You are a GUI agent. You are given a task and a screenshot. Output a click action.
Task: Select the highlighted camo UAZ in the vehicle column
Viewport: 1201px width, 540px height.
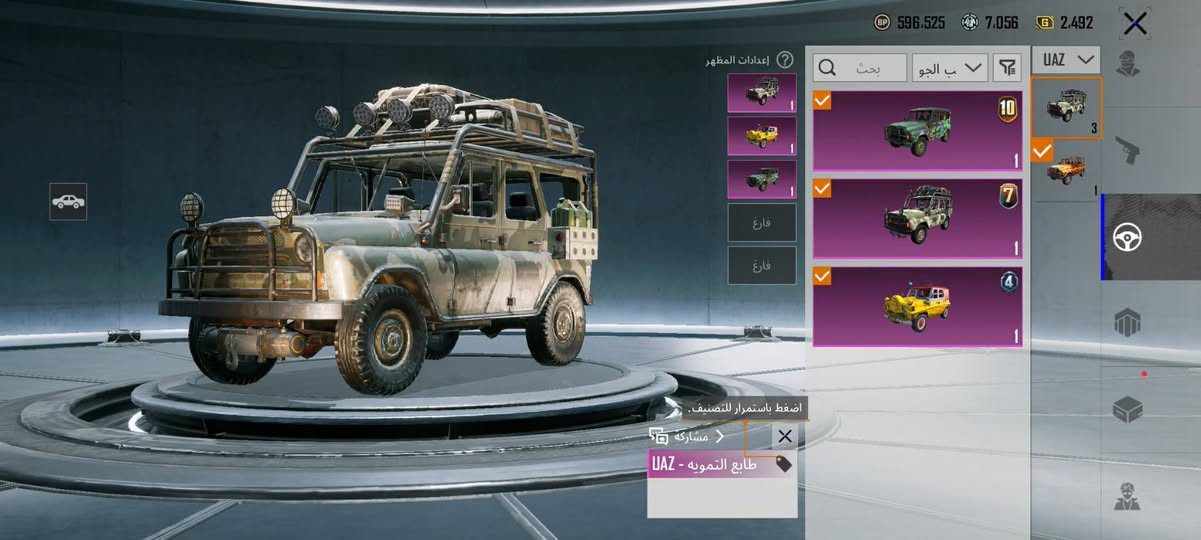1066,107
